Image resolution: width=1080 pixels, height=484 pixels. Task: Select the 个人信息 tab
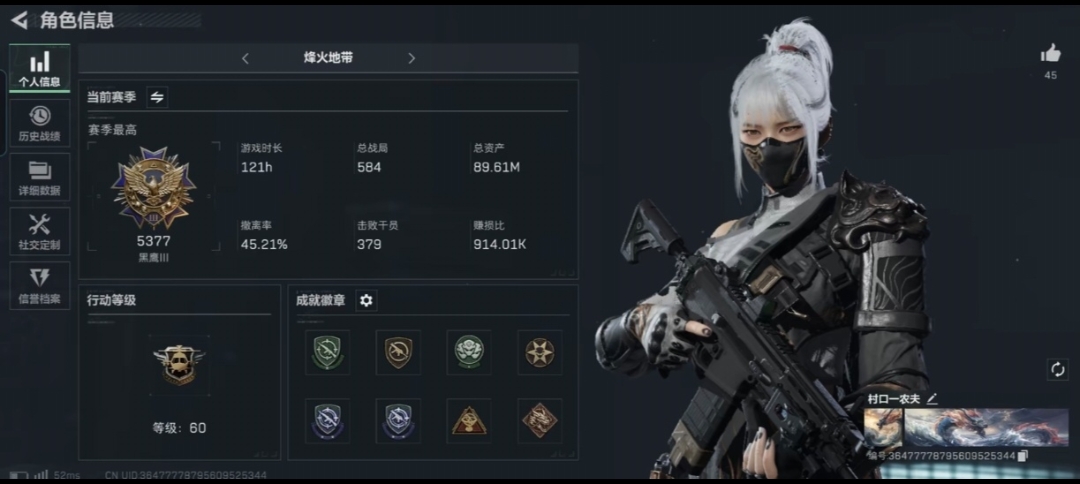(x=40, y=68)
